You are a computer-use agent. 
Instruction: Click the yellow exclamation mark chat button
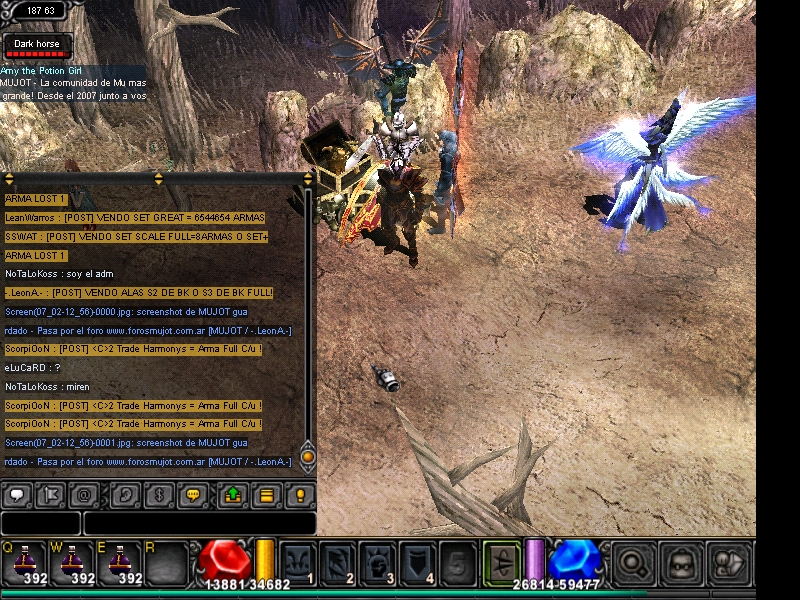pyautogui.click(x=300, y=495)
